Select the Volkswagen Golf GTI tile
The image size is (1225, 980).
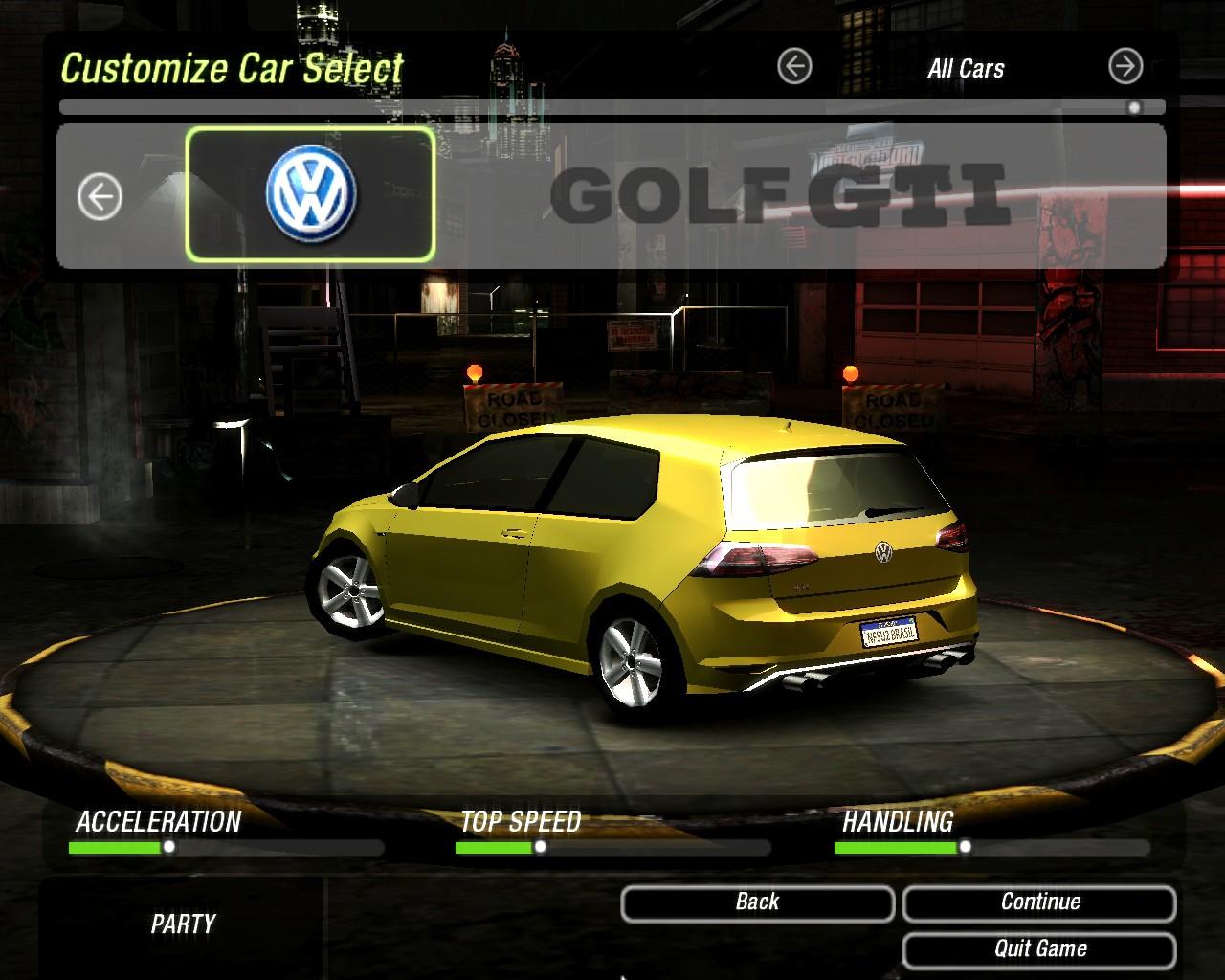(310, 194)
